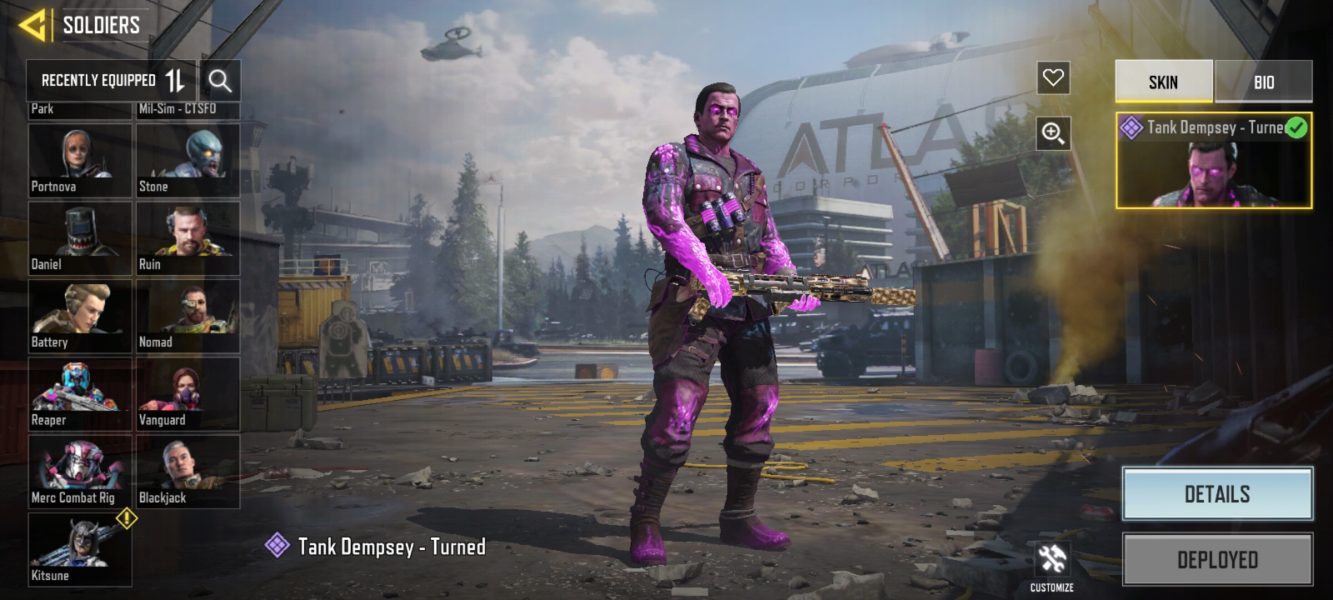
Task: Switch to the Bio tab
Action: [1263, 82]
